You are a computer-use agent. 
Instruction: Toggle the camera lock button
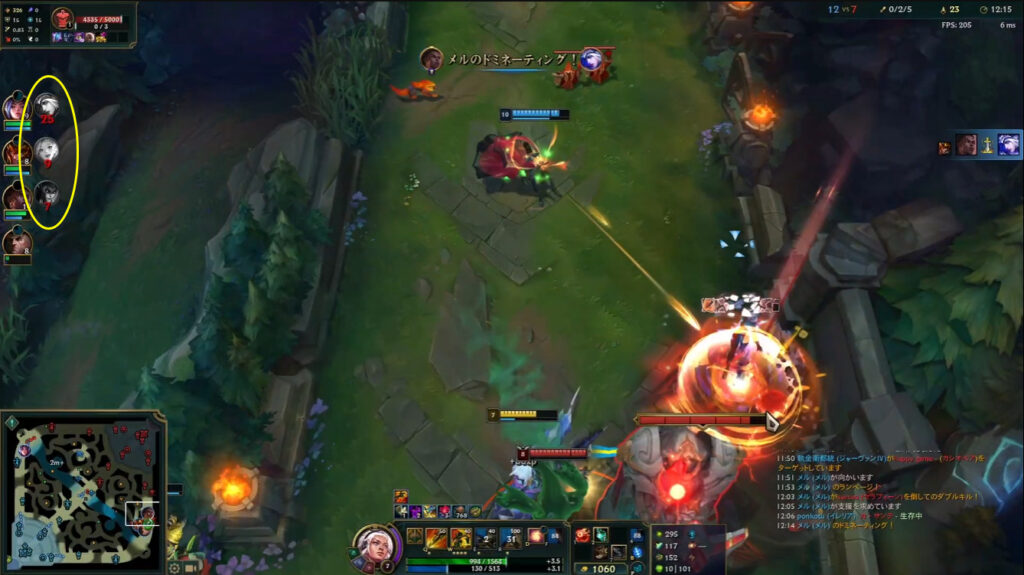click(190, 567)
